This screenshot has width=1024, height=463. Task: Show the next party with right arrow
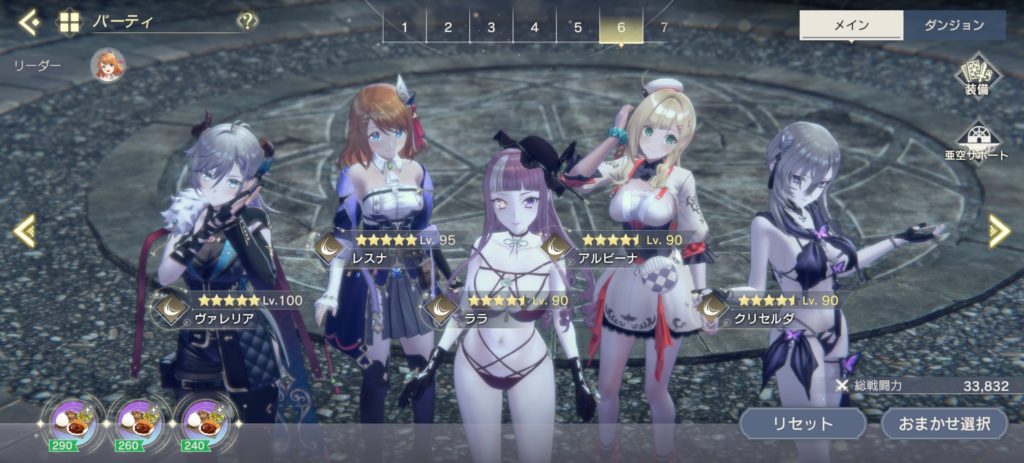click(x=999, y=232)
